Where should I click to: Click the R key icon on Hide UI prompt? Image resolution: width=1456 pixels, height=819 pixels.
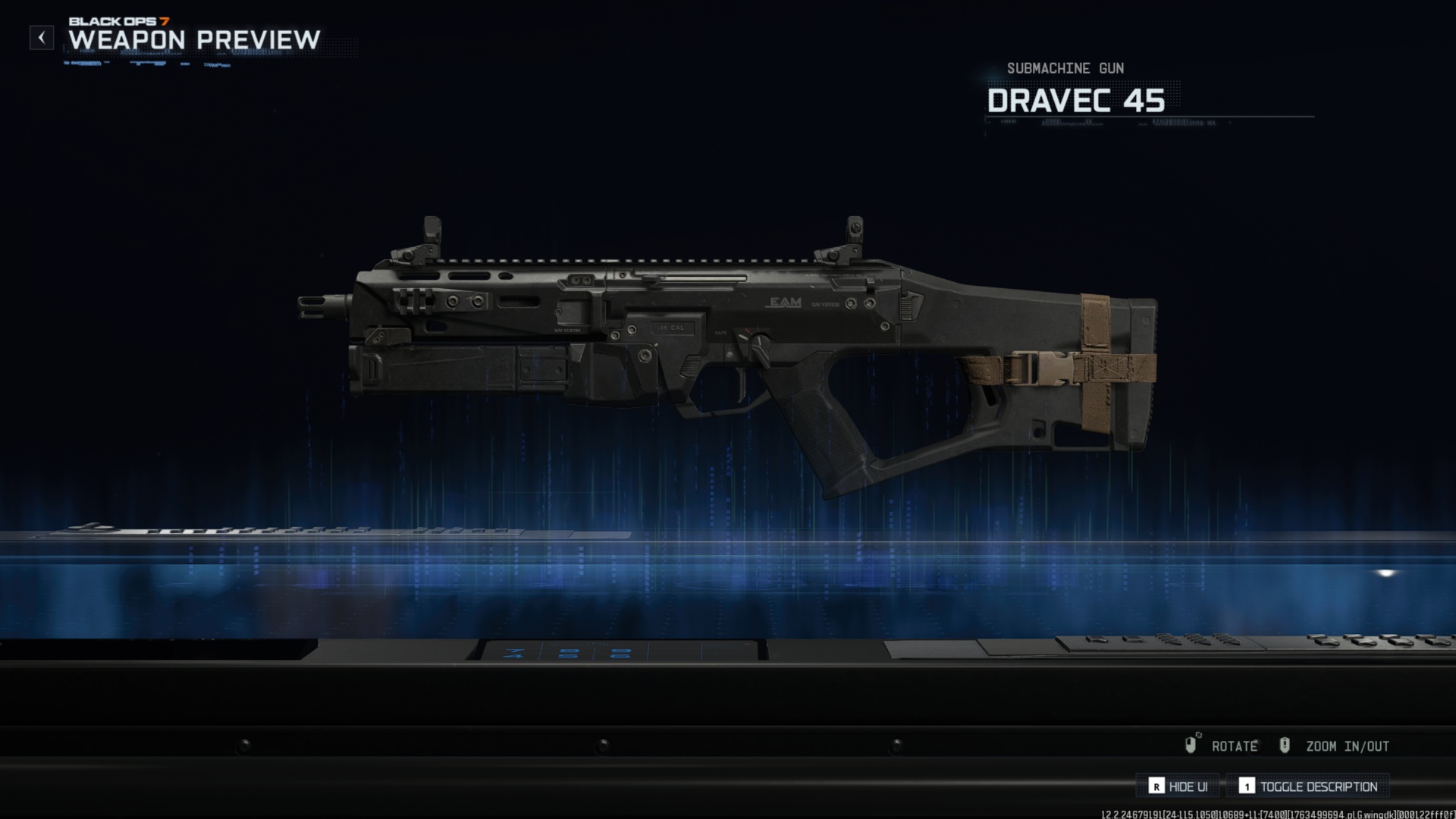click(1156, 786)
